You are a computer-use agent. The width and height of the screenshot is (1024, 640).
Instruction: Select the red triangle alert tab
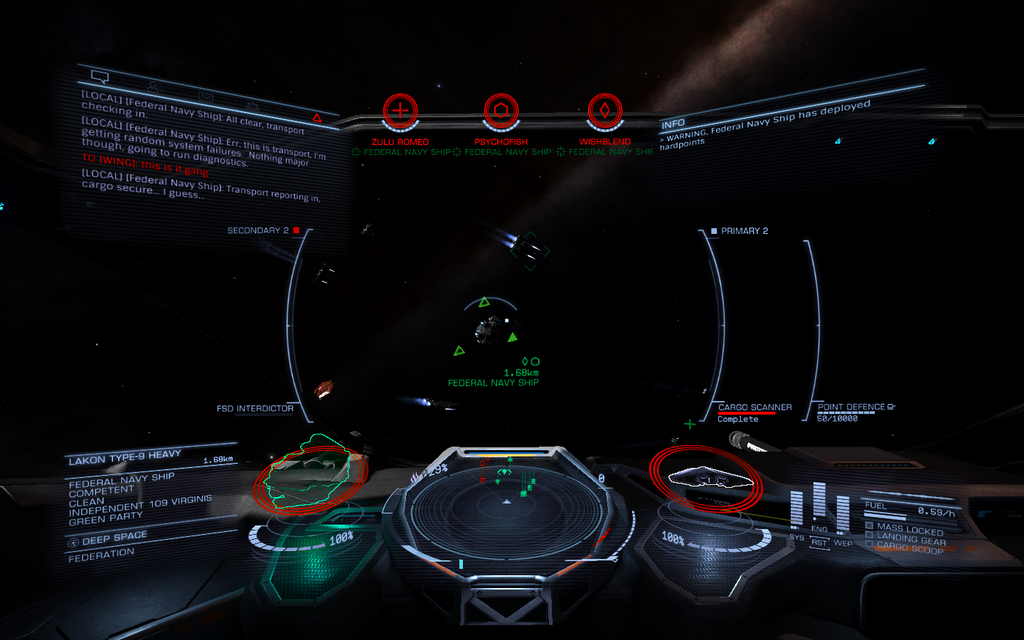click(x=317, y=118)
